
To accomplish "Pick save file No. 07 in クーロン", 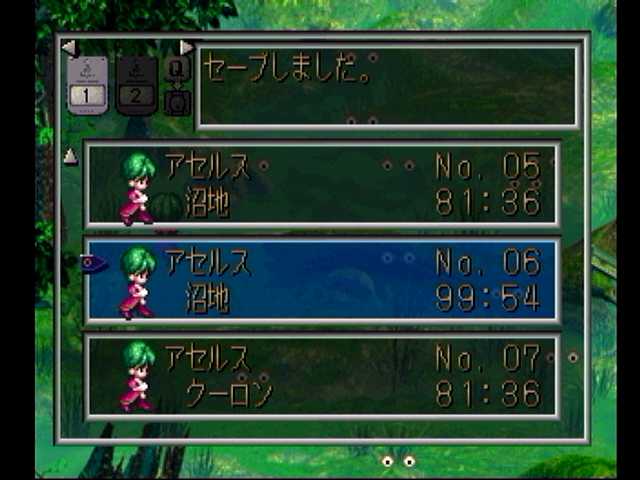I will point(322,376).
